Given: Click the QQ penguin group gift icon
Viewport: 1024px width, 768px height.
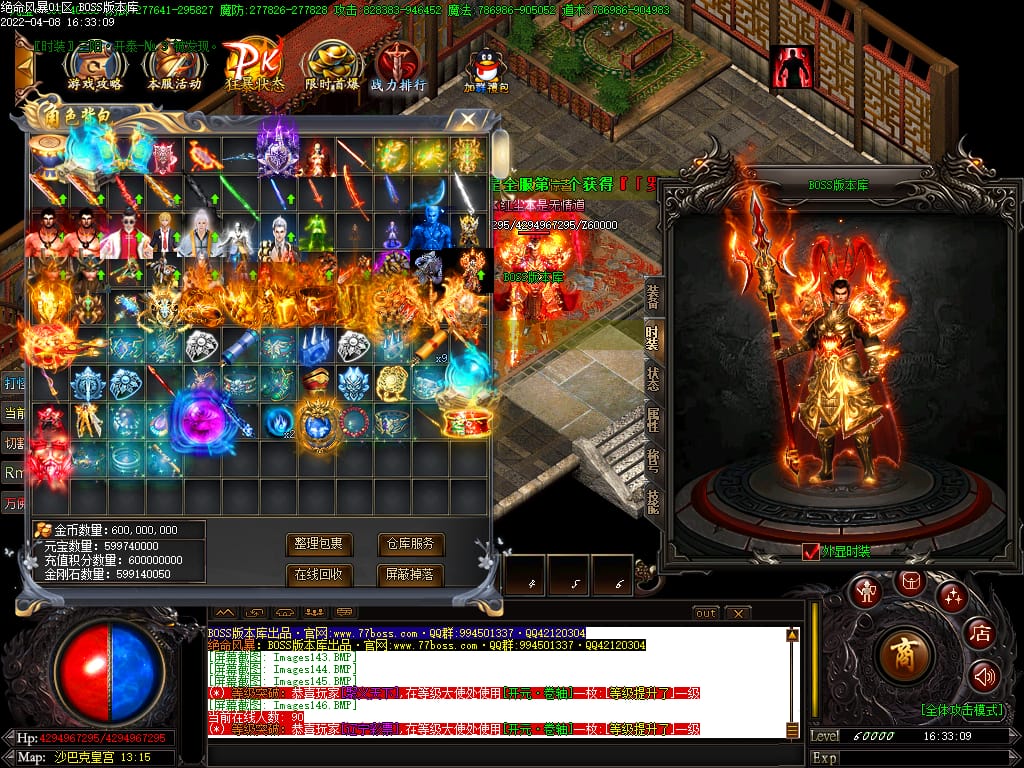Looking at the screenshot, I should (x=487, y=68).
